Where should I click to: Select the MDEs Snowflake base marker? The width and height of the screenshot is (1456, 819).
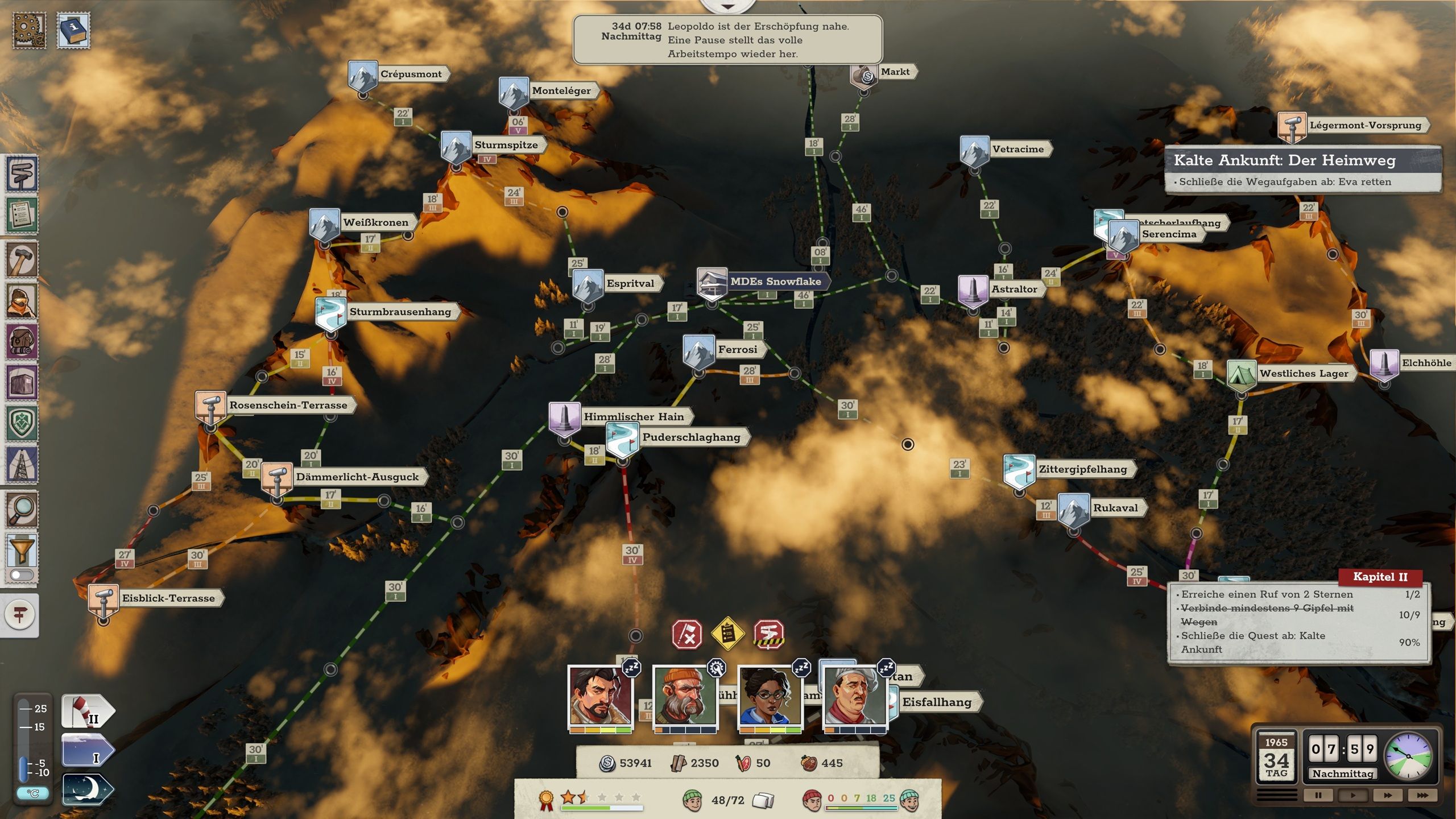[x=712, y=283]
